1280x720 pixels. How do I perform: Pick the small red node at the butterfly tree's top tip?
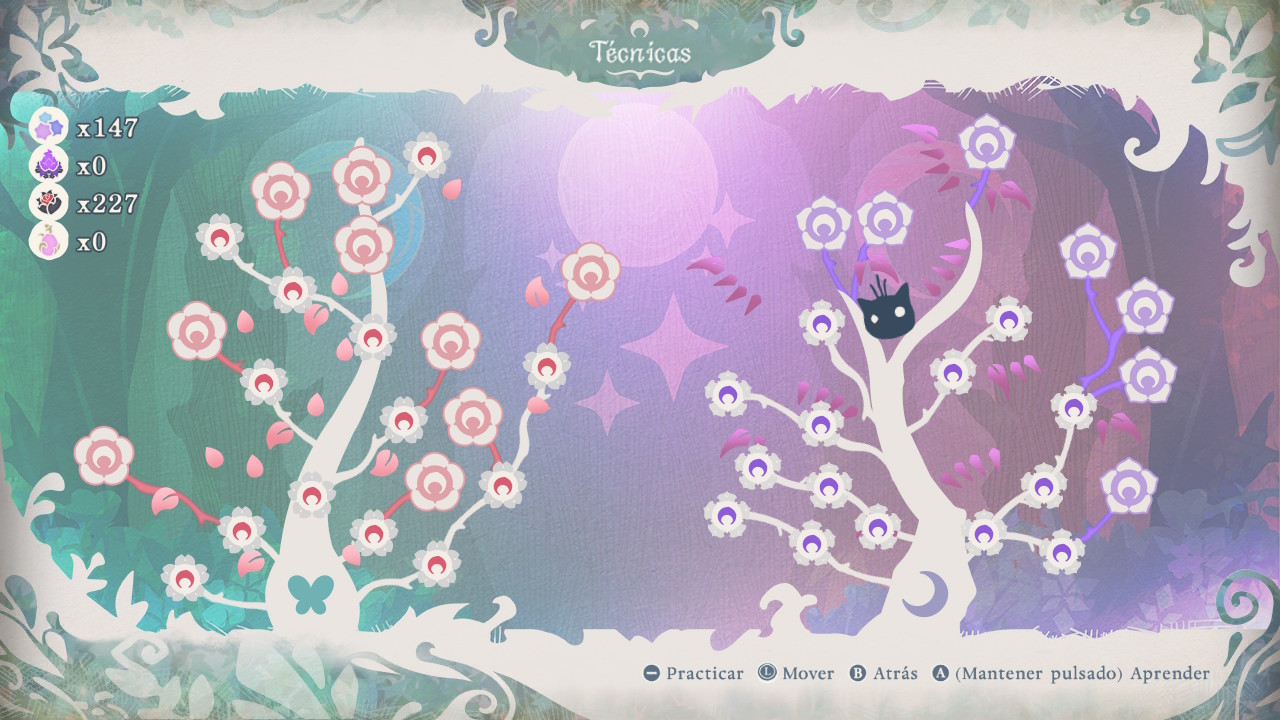427,155
